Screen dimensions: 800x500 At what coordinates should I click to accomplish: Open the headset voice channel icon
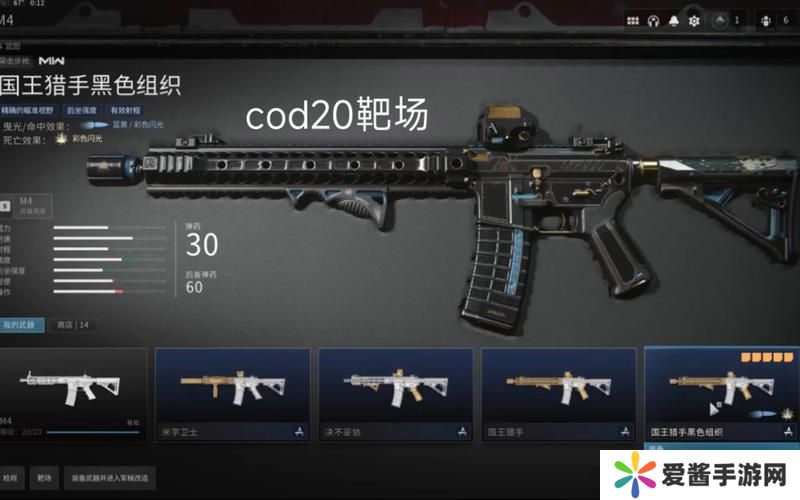pos(655,20)
